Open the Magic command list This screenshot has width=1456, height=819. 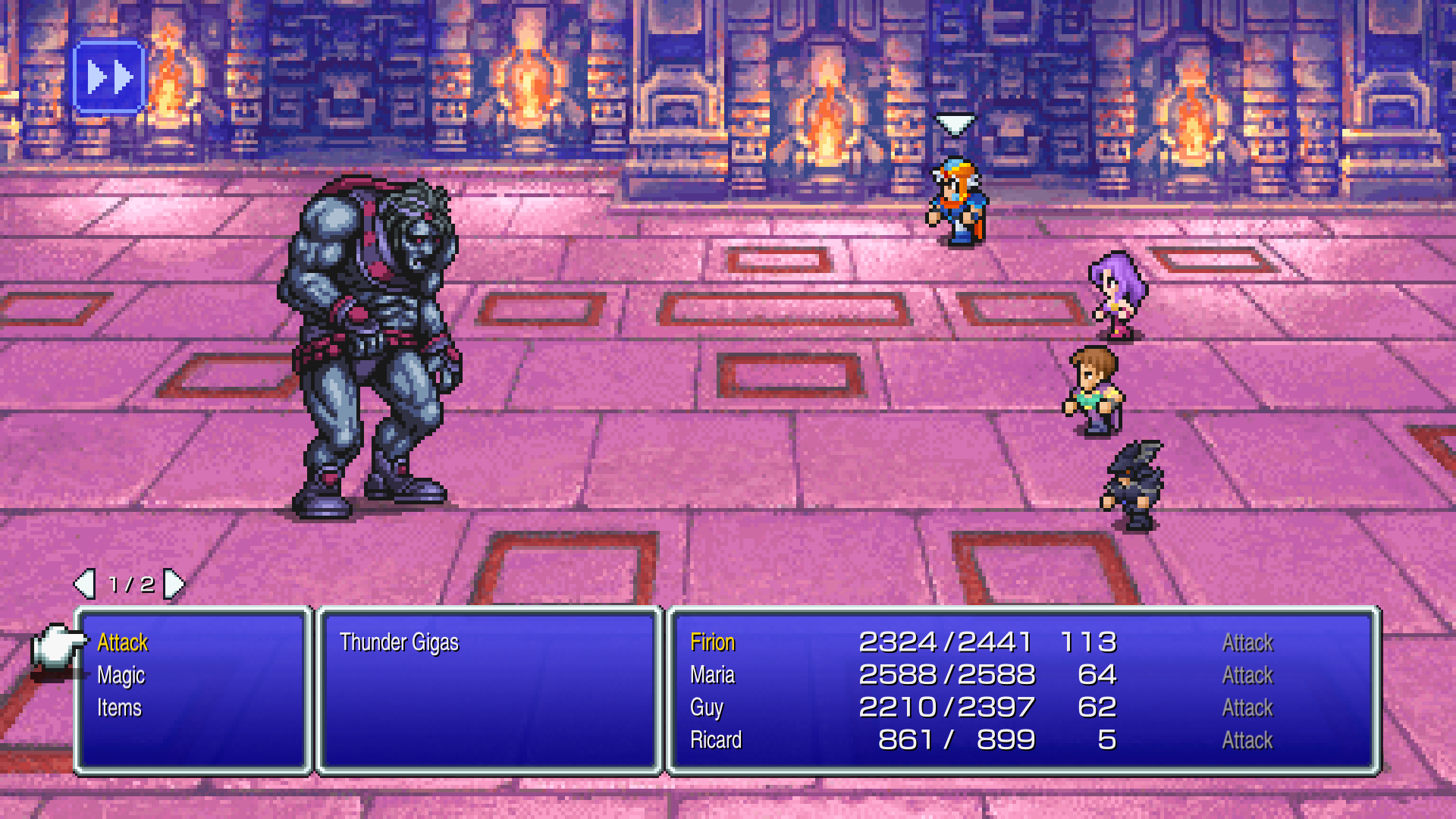(121, 676)
